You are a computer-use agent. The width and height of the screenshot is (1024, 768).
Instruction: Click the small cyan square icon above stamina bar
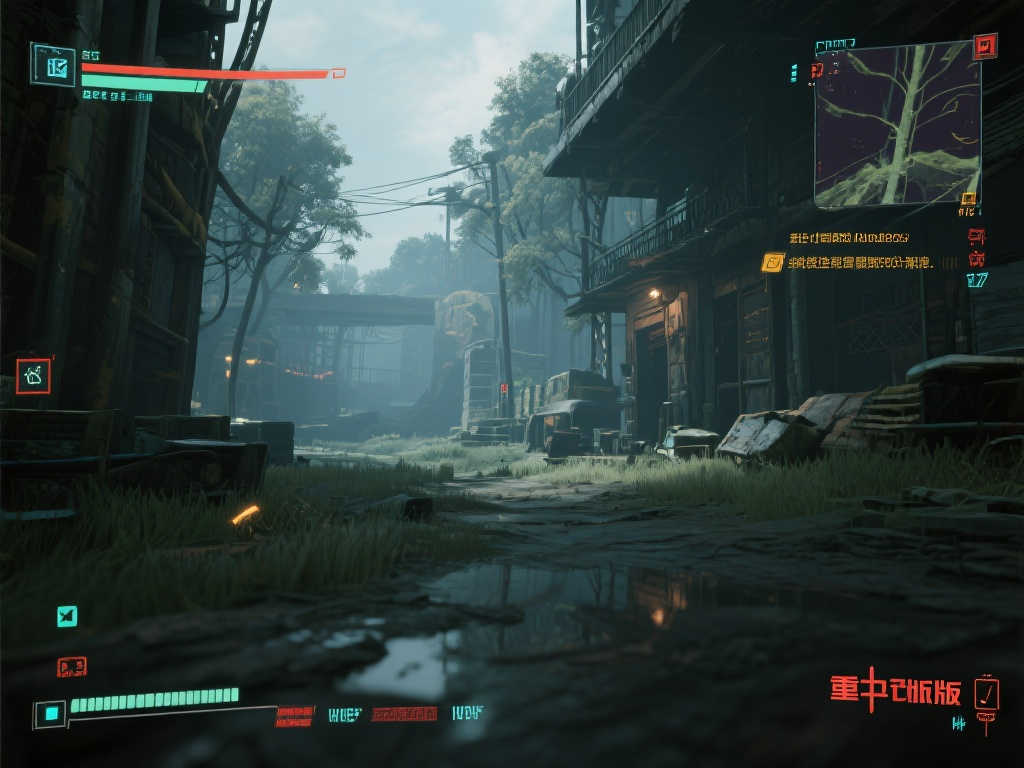pyautogui.click(x=66, y=616)
